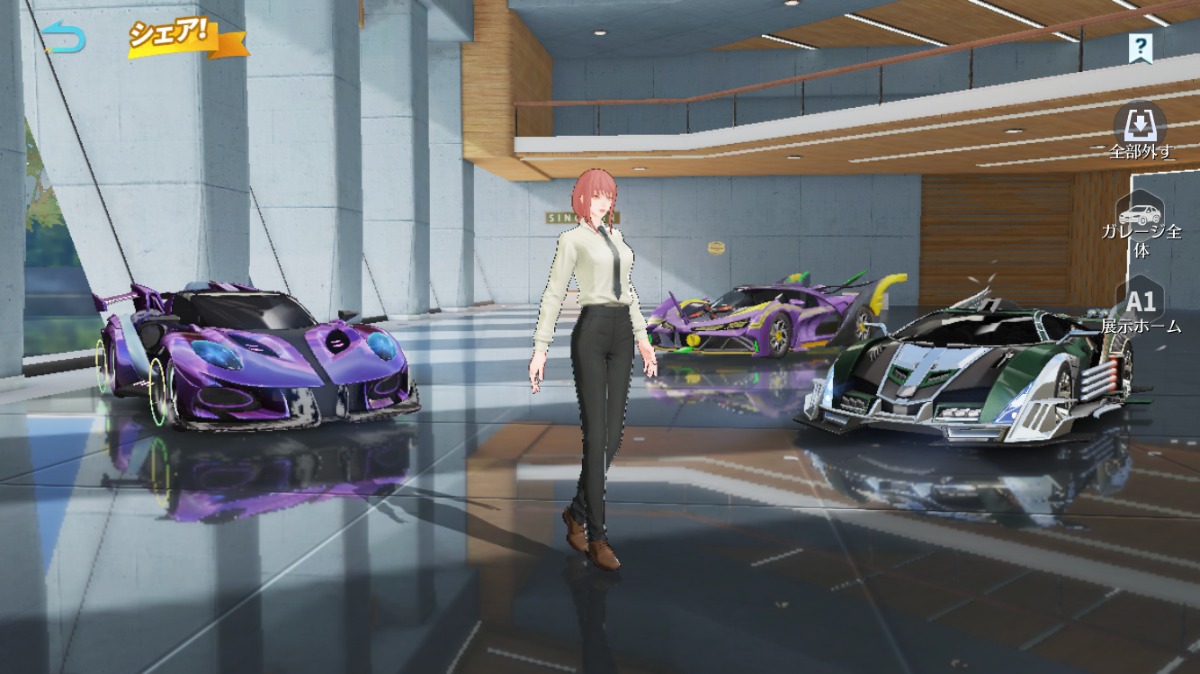Open the A1 展示ホーム option
1200x674 pixels.
pos(1140,308)
